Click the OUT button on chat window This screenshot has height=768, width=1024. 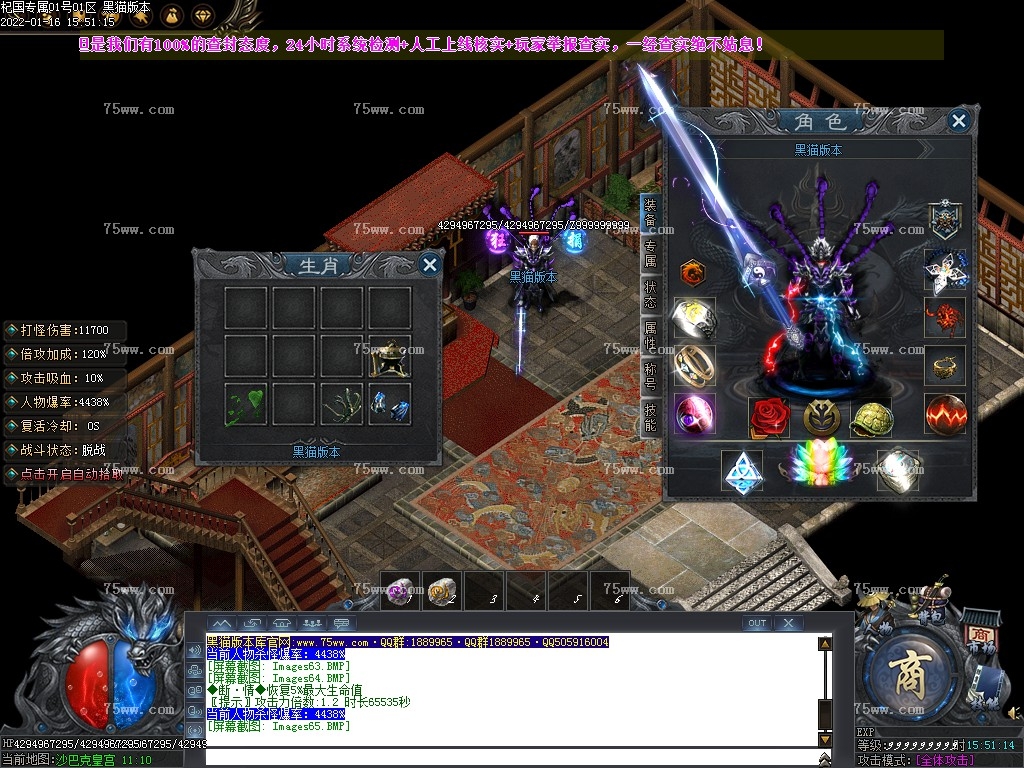pos(757,623)
